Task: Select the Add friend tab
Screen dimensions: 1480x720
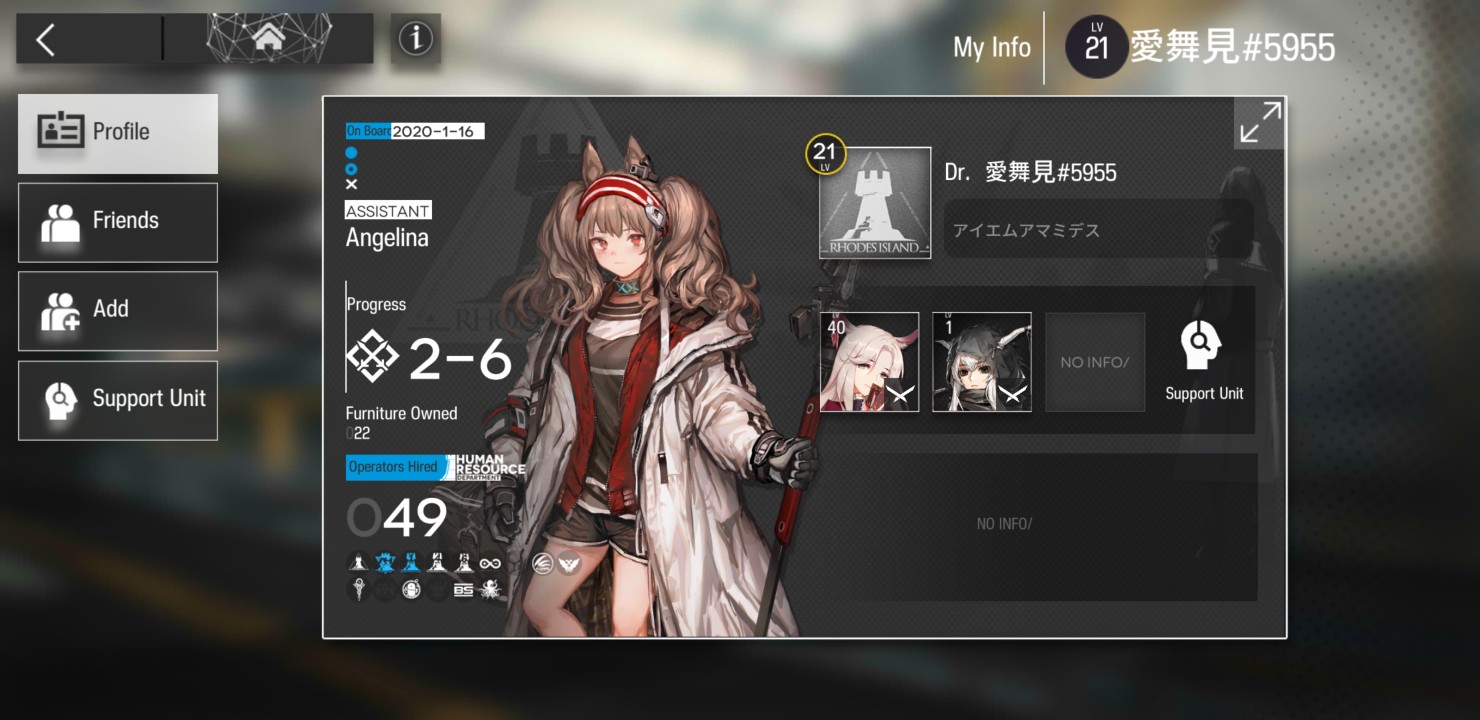Action: [118, 310]
